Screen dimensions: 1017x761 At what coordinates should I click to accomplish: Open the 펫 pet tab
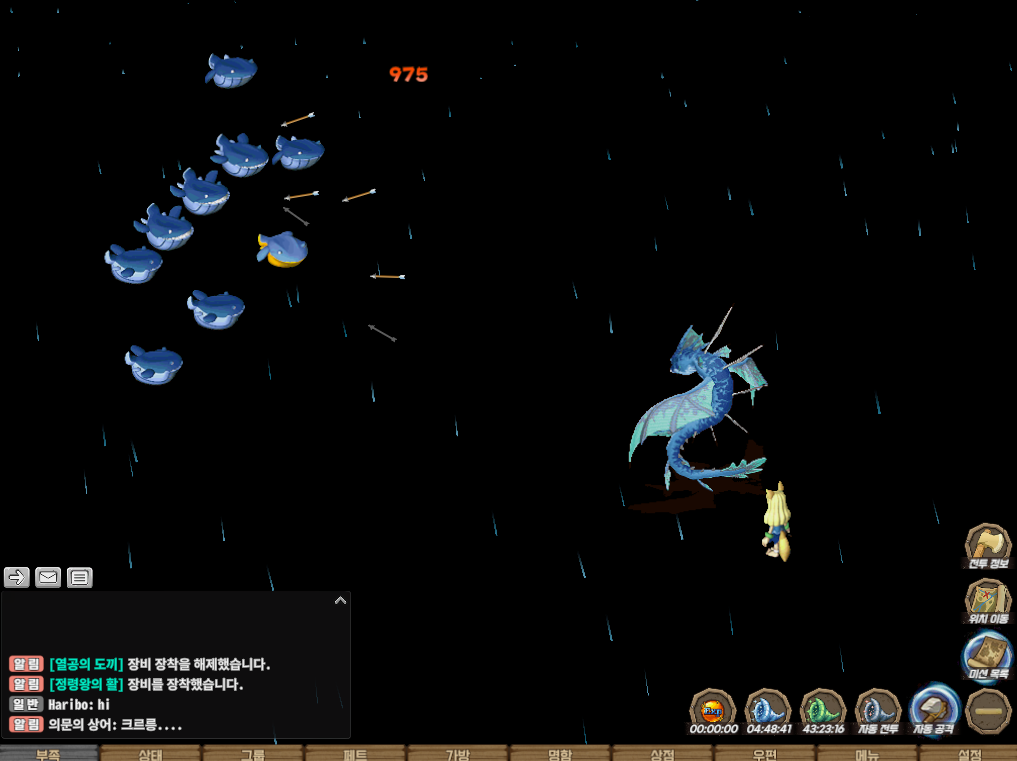(355, 754)
